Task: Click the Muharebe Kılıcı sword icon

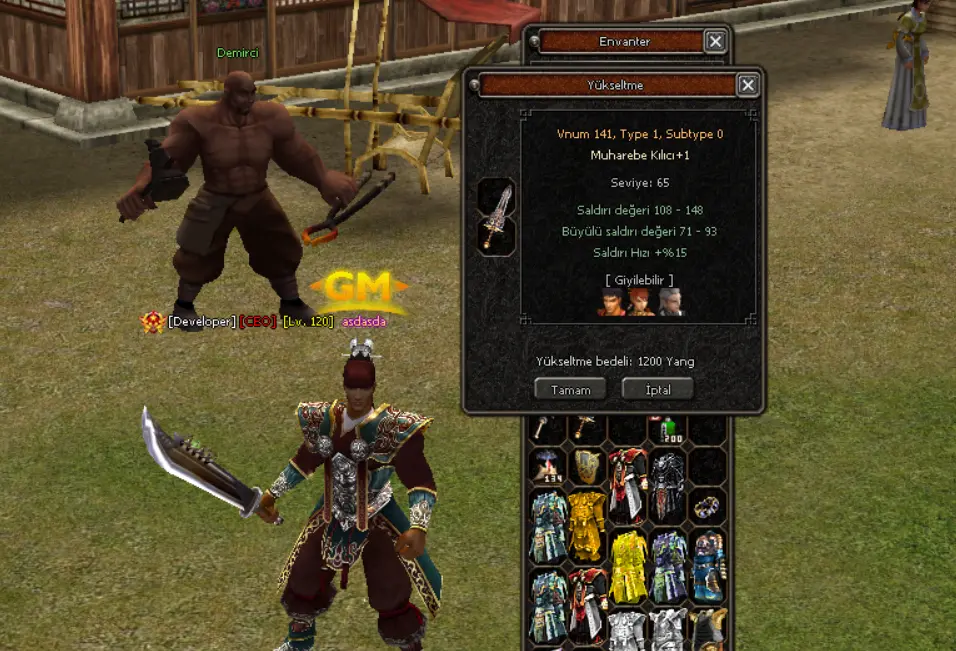Action: coord(497,216)
